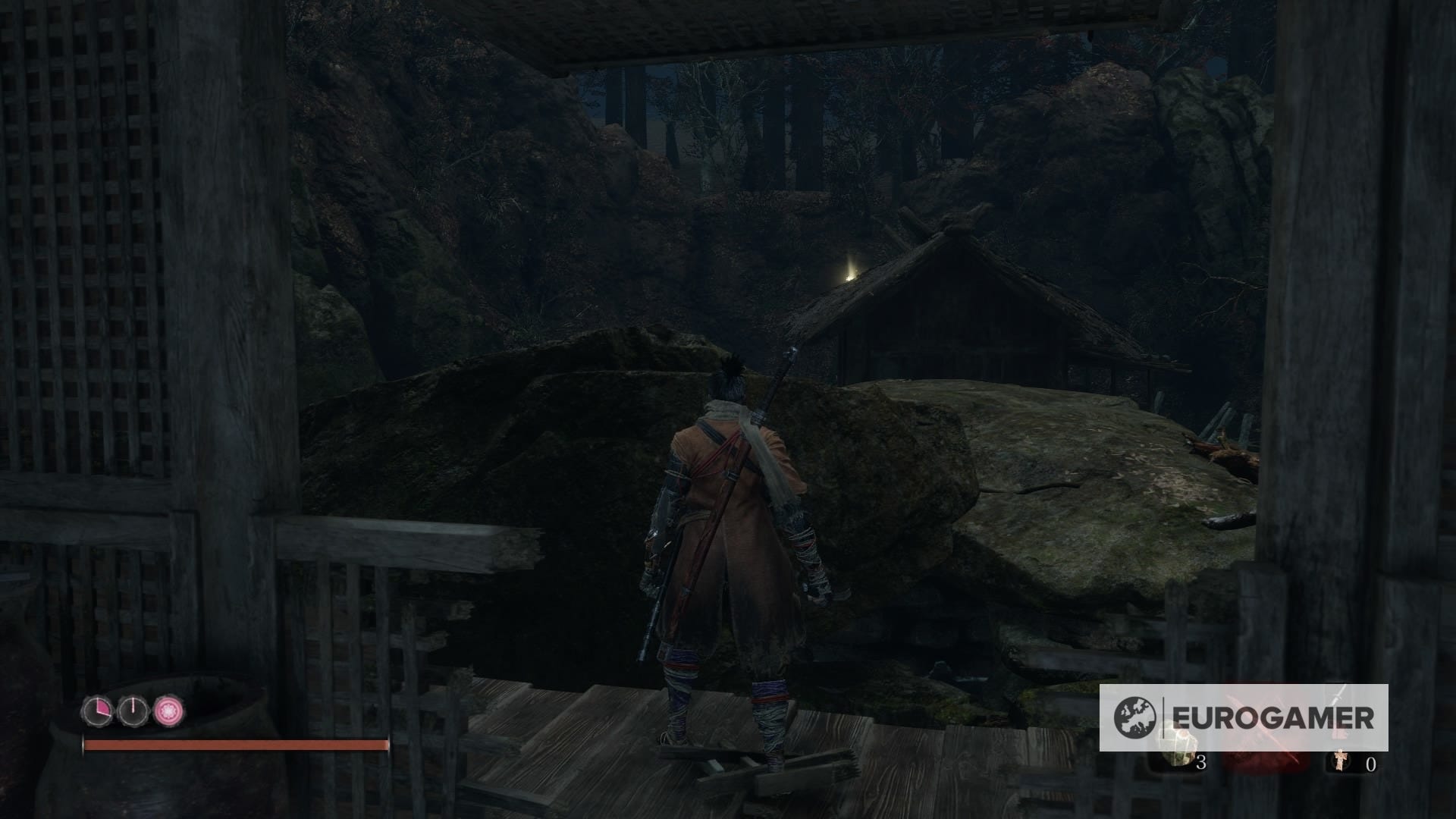Click the spirit emblem figure icon
The height and width of the screenshot is (819, 1456).
(1341, 761)
